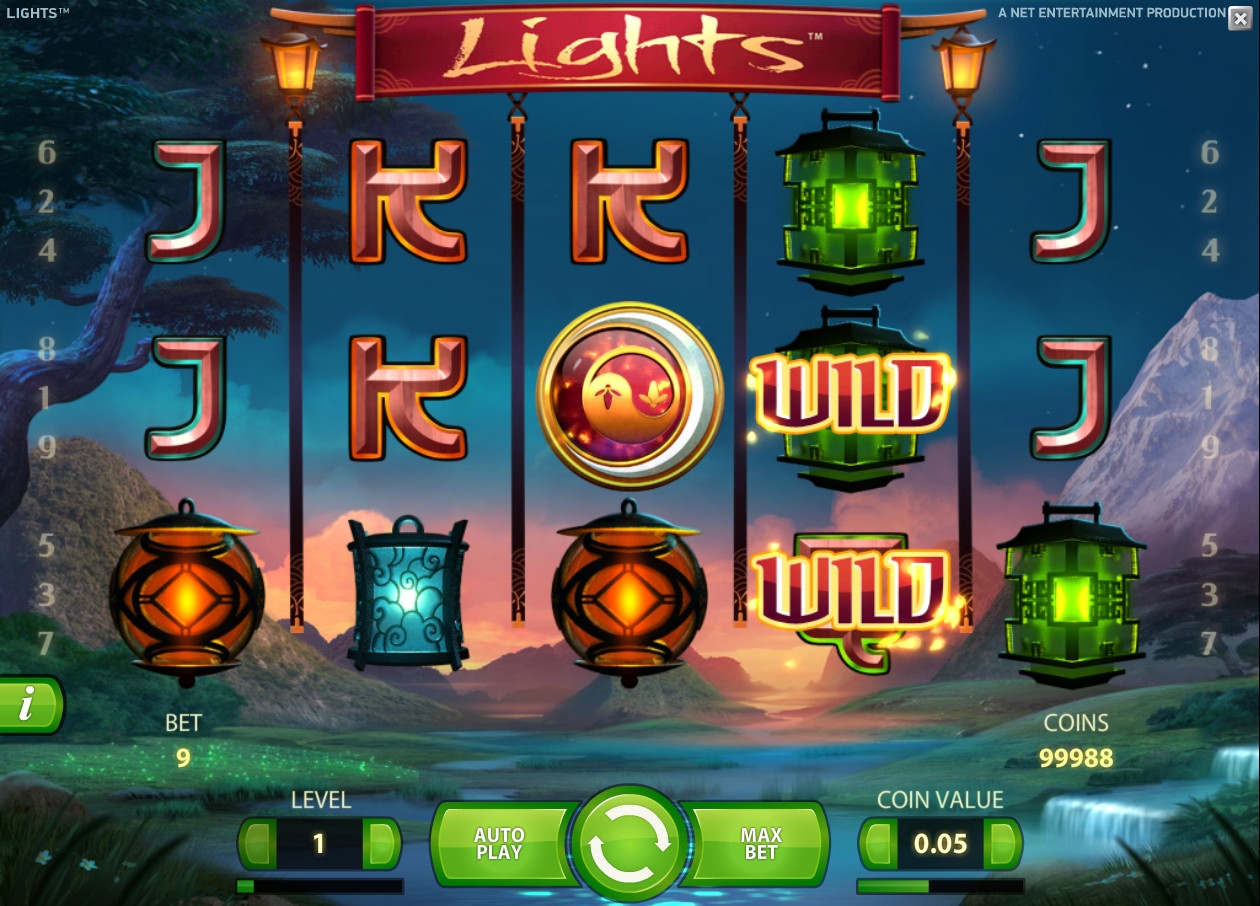Screen dimensions: 1260x906
Task: Increase the bet level
Action: (380, 844)
